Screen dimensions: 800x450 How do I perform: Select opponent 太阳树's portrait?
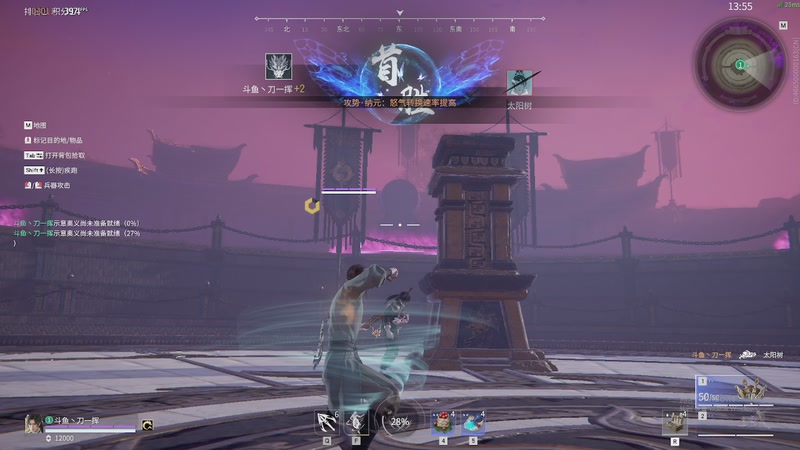pyautogui.click(x=519, y=82)
